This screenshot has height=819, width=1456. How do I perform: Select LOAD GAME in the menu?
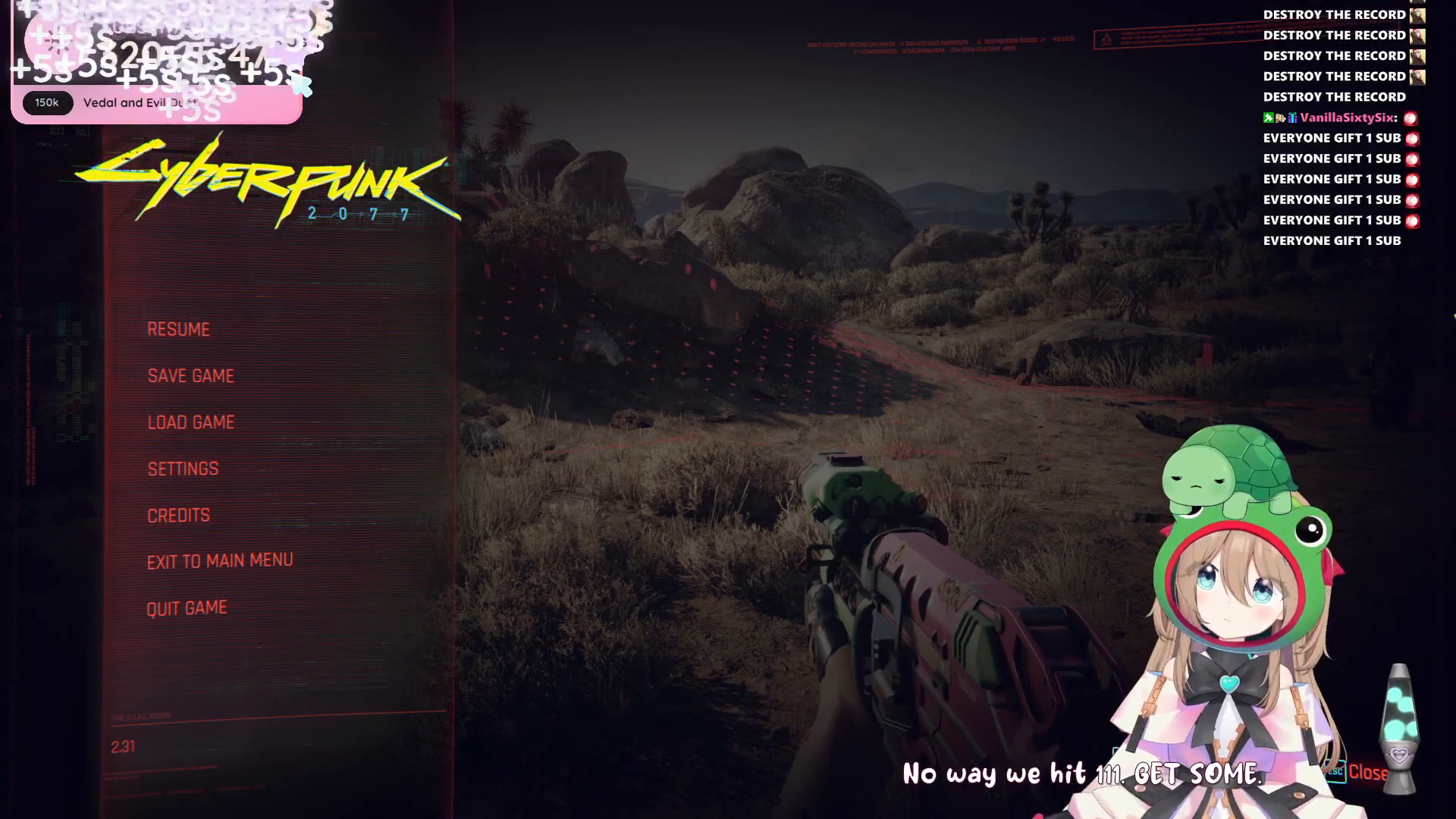click(191, 422)
